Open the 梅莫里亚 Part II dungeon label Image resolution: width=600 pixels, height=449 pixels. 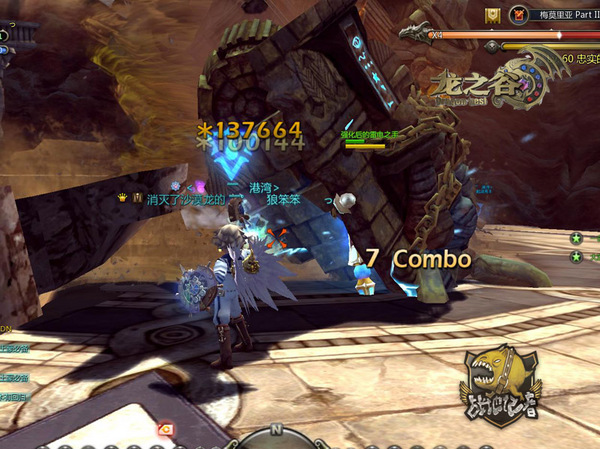[x=566, y=15]
